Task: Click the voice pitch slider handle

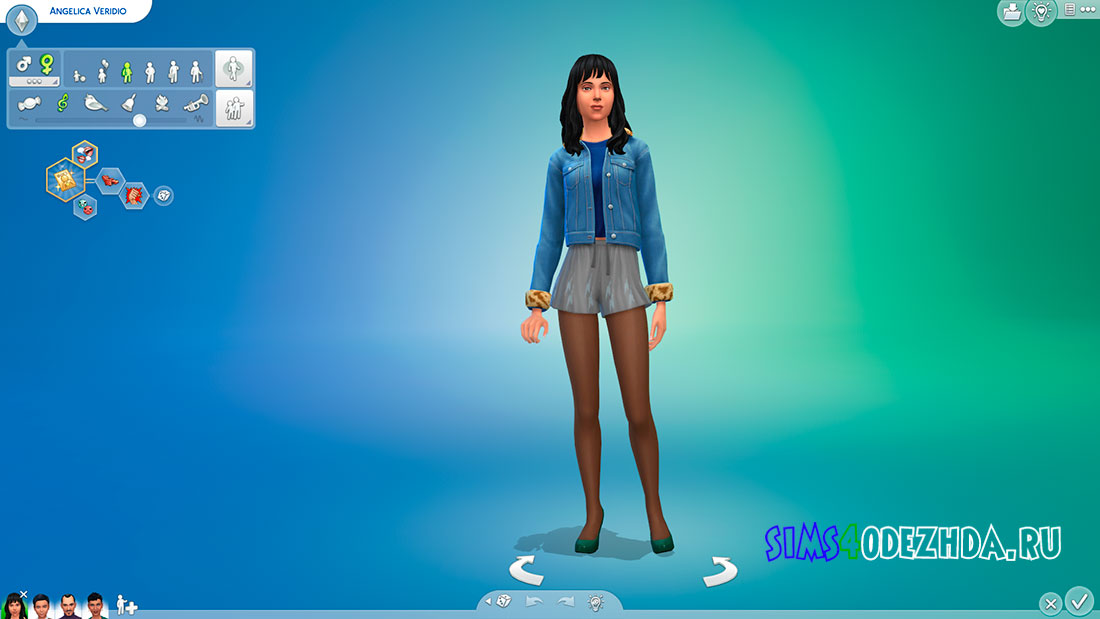Action: point(140,120)
